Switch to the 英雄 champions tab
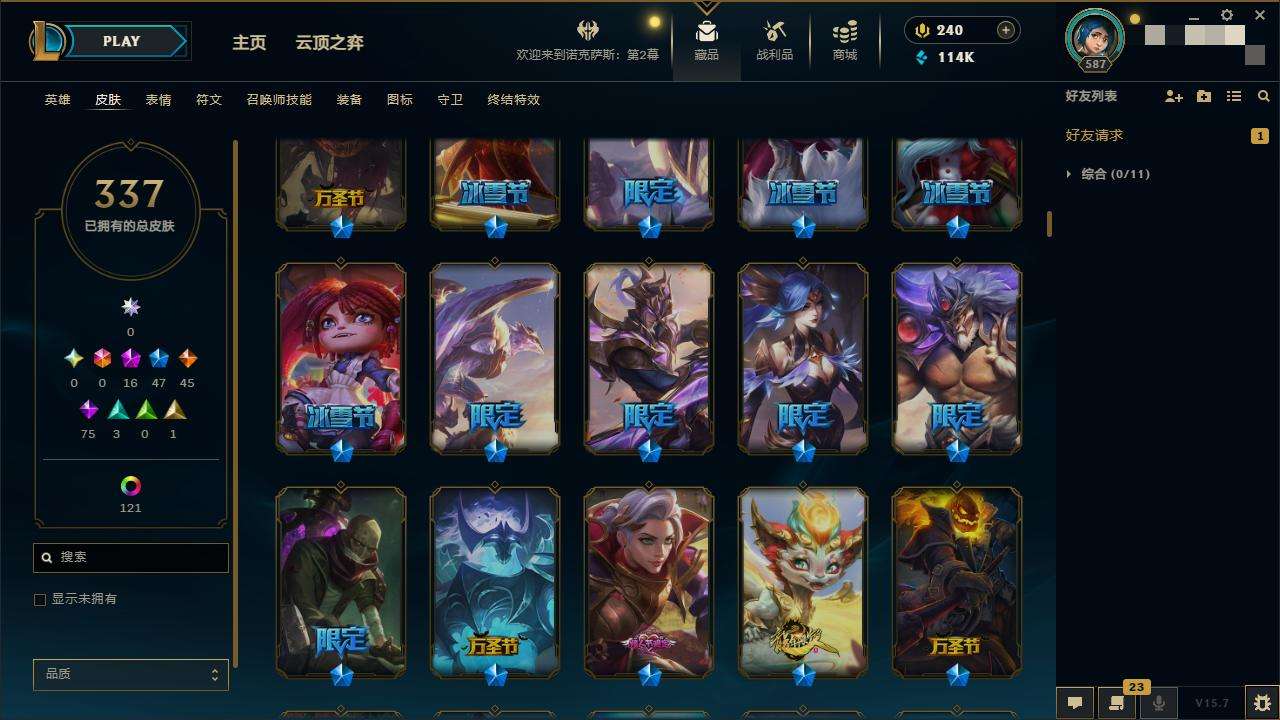The image size is (1280, 720). pyautogui.click(x=57, y=100)
